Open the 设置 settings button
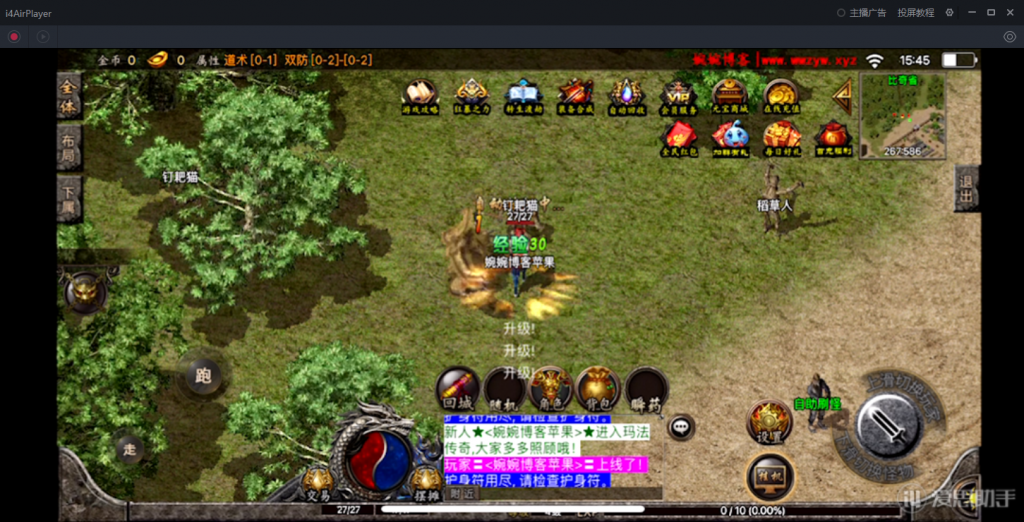The width and height of the screenshot is (1024, 522). pyautogui.click(x=769, y=422)
